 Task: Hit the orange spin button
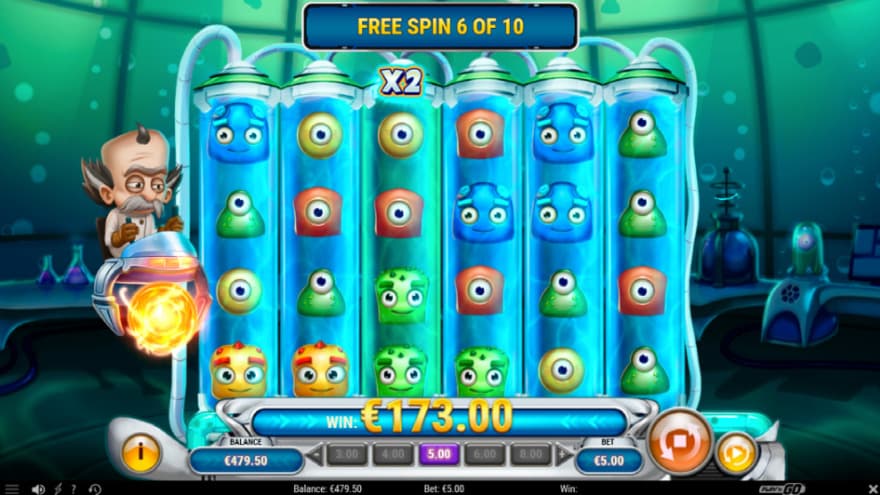pos(680,442)
